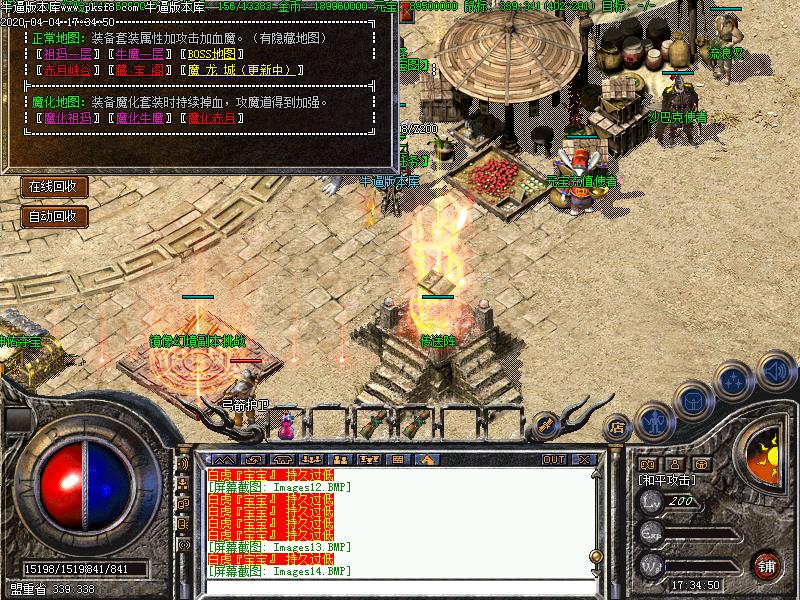This screenshot has width=800, height=600.
Task: Open the bag inventory round button
Action: (x=692, y=400)
